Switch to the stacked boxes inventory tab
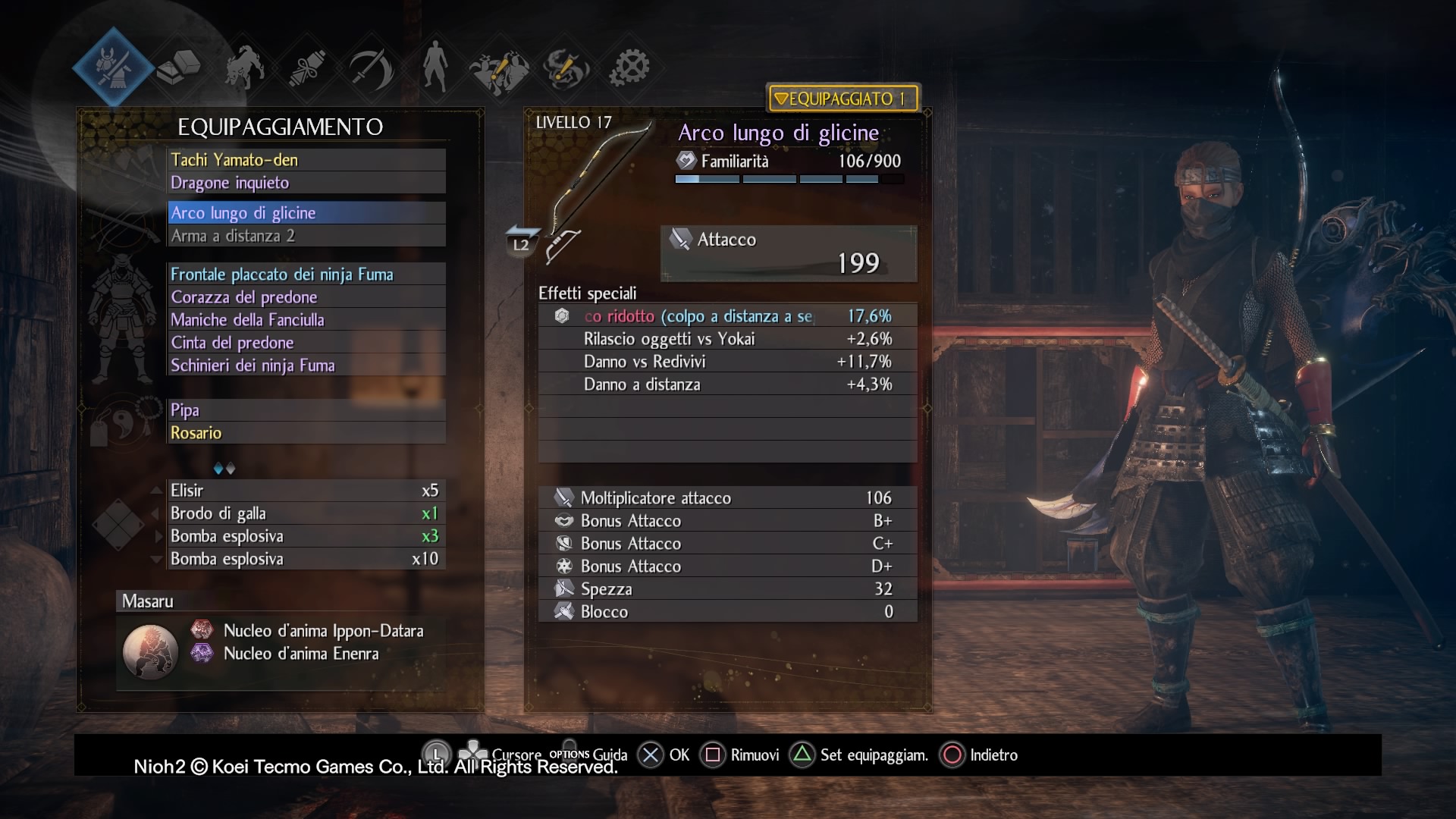 tap(179, 68)
